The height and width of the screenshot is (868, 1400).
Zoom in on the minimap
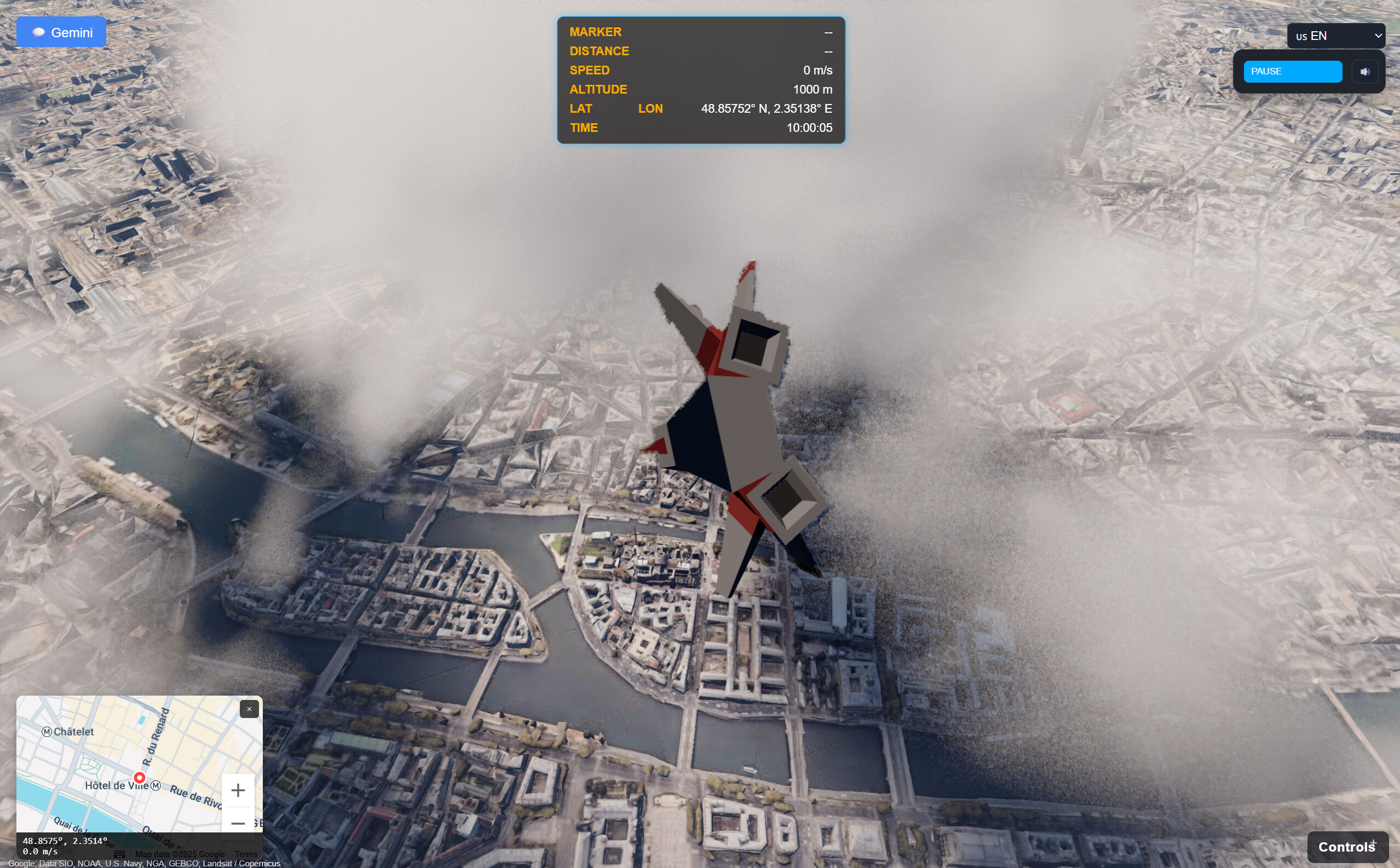(238, 791)
